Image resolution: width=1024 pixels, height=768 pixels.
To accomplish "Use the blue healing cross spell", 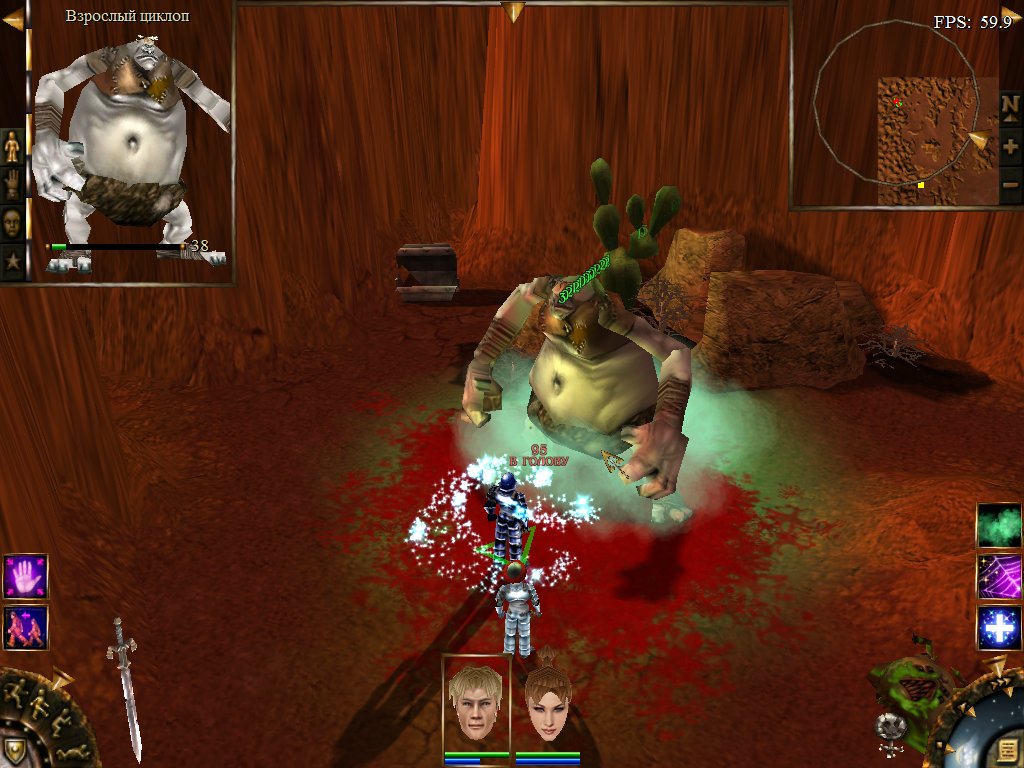I will click(997, 629).
